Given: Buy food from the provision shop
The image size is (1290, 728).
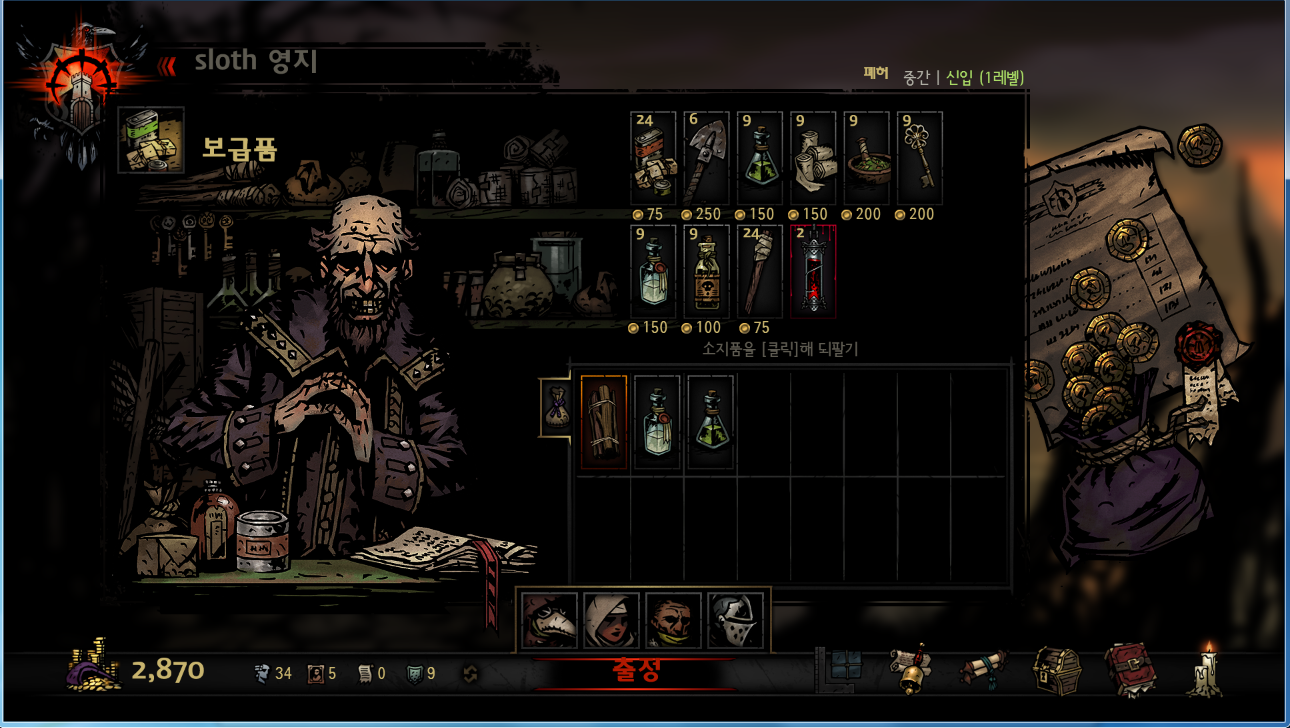Looking at the screenshot, I should (653, 159).
